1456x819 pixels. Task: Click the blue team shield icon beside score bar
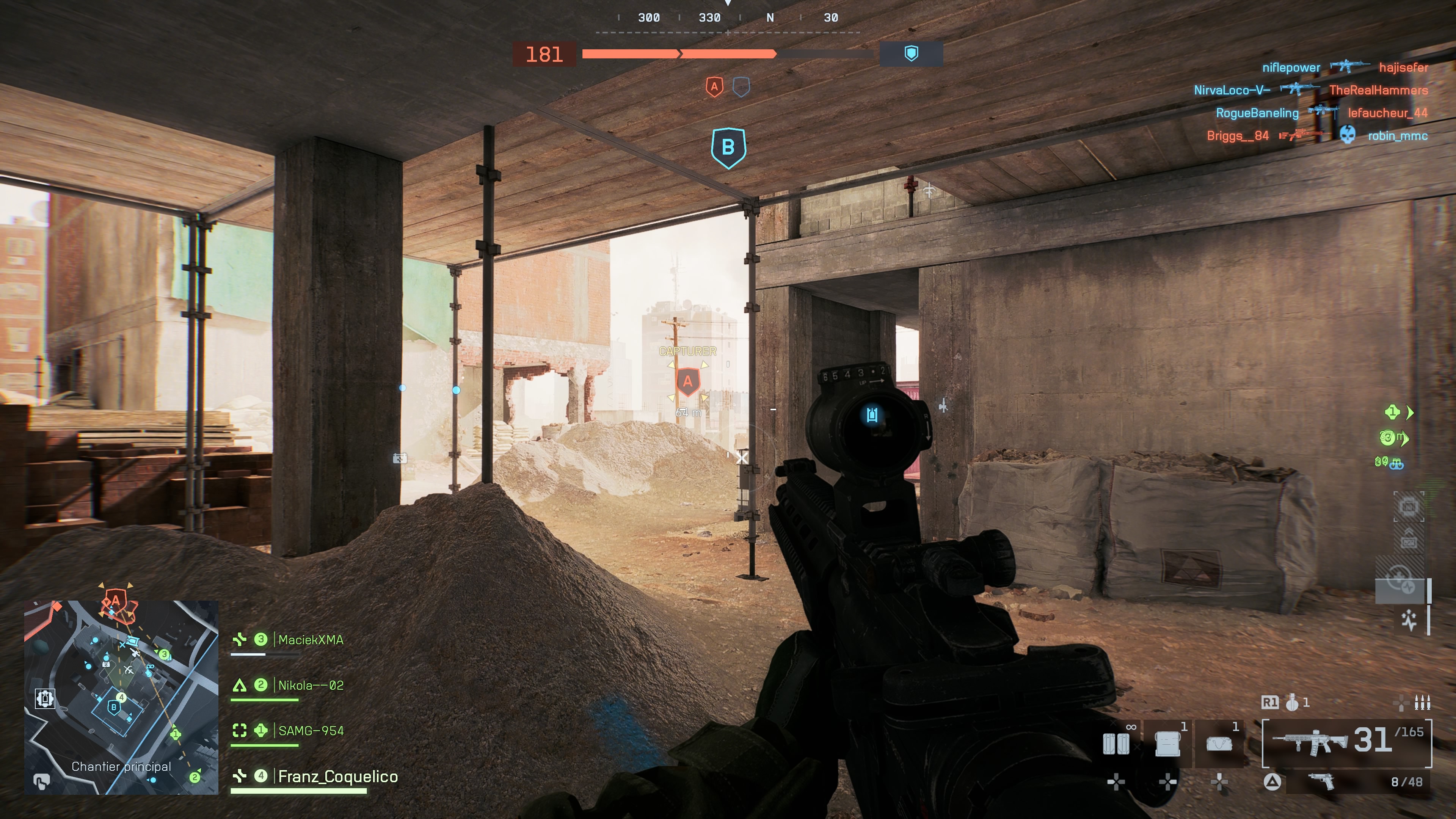coord(911,54)
